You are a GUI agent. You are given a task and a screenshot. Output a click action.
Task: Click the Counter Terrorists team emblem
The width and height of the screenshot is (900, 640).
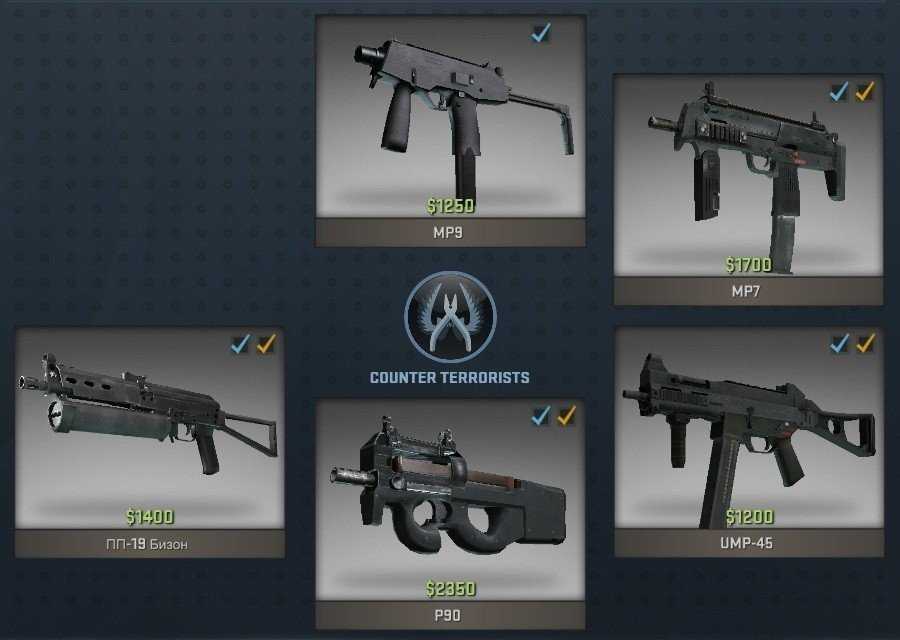[x=450, y=318]
